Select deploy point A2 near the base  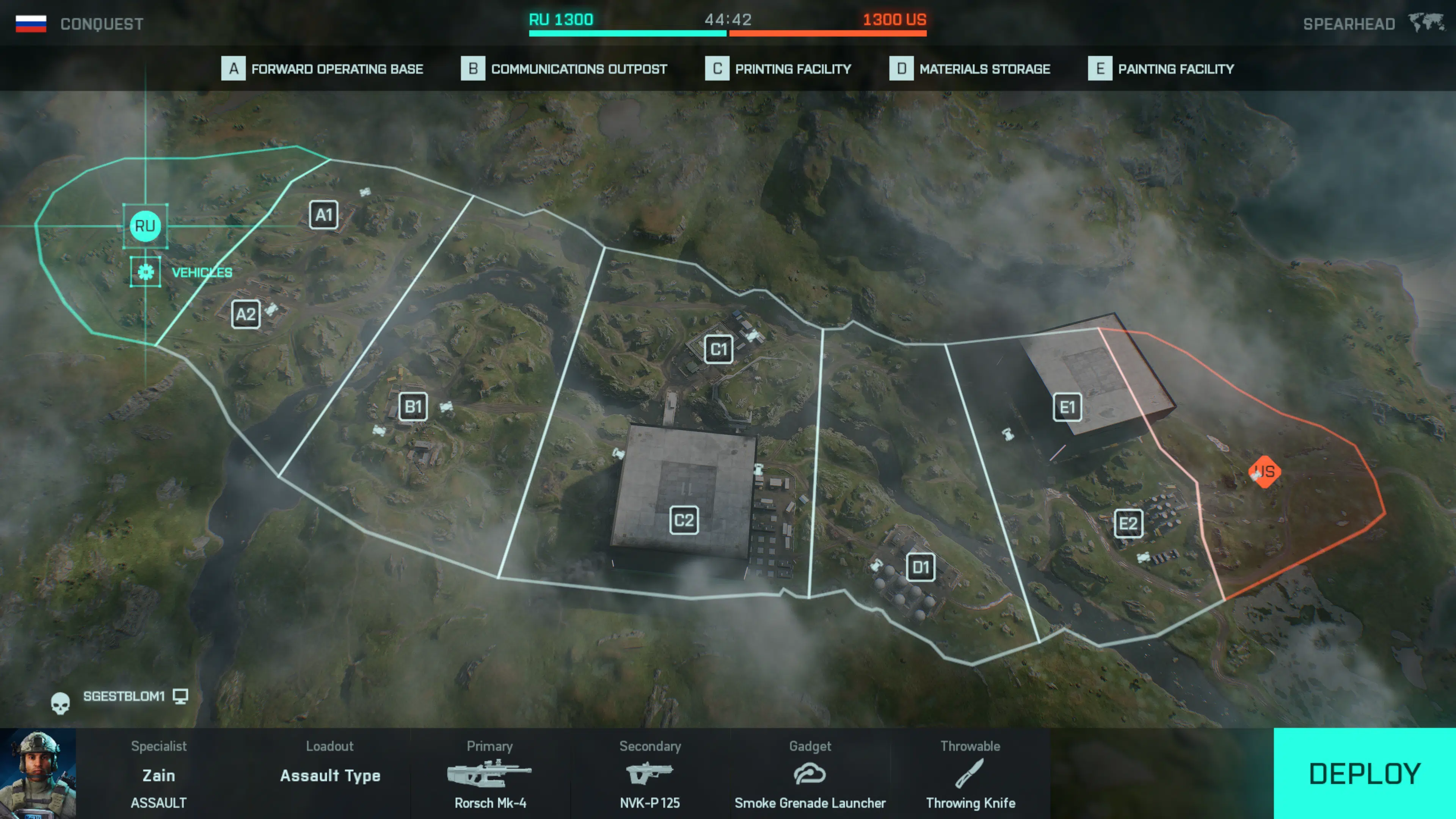point(246,314)
